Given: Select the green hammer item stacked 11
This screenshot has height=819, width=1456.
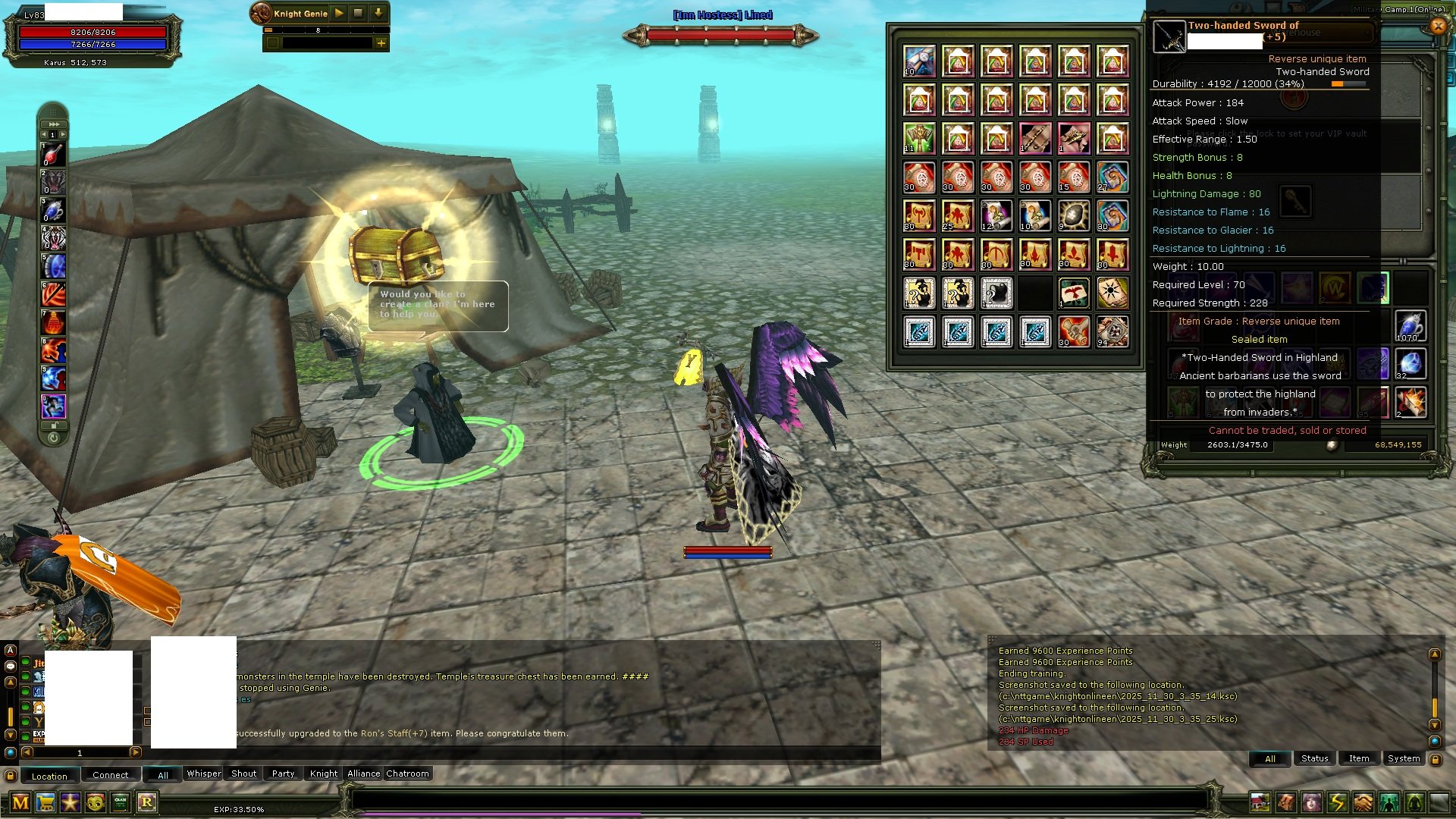Looking at the screenshot, I should [x=919, y=139].
